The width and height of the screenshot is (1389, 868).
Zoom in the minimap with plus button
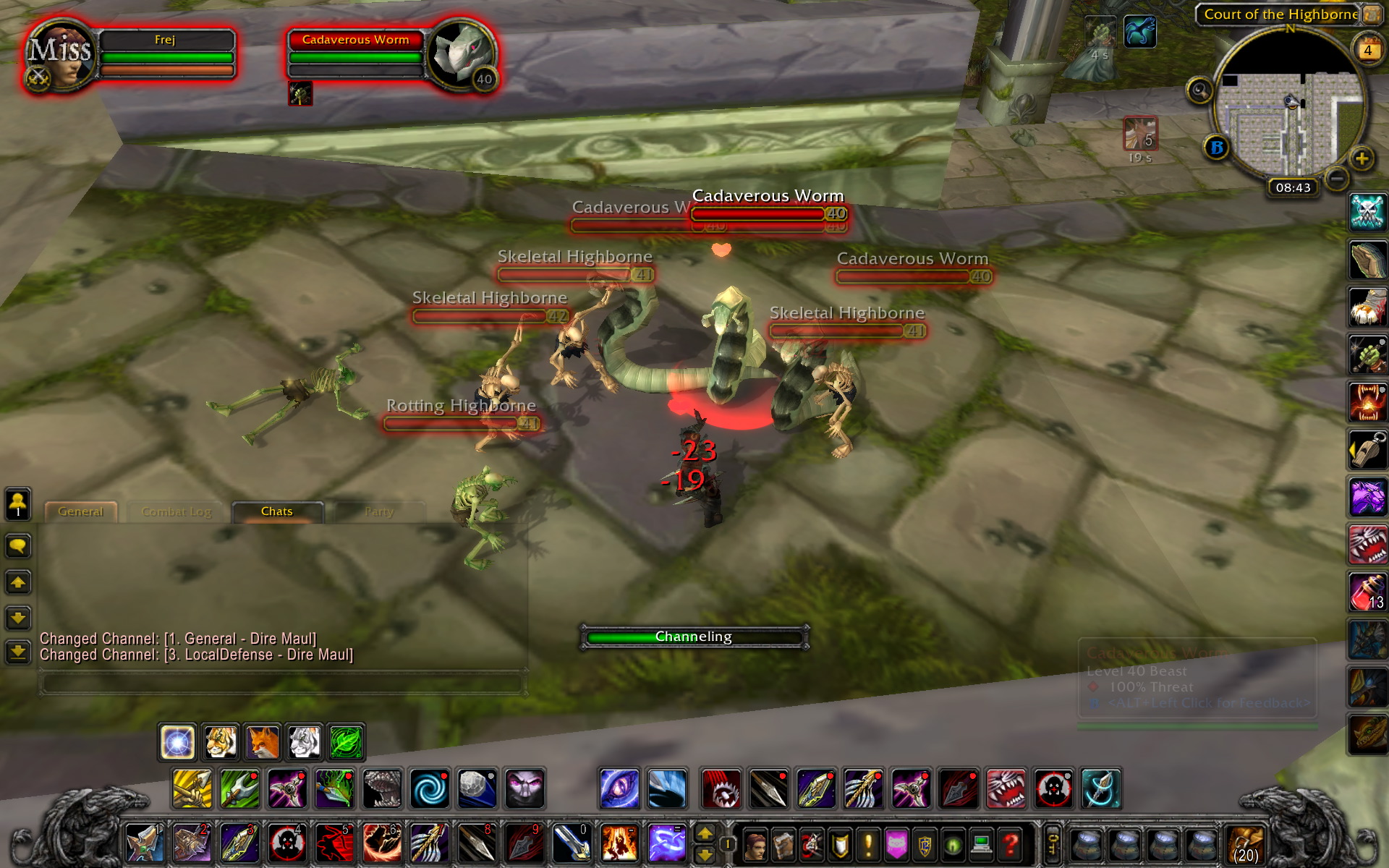1362,158
